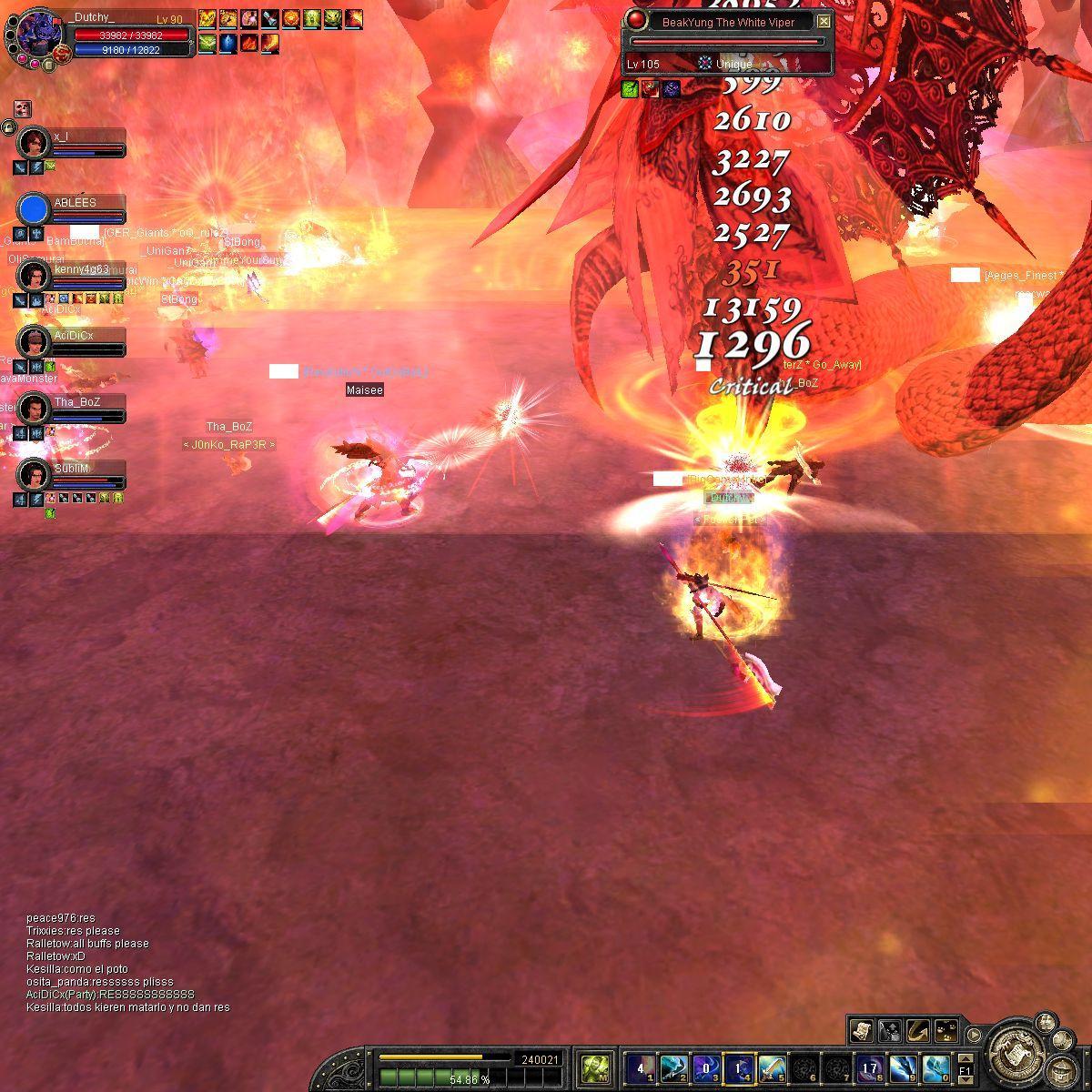This screenshot has height=1092, width=1092.
Task: Expand the menu bar arrow button
Action: (974, 1035)
